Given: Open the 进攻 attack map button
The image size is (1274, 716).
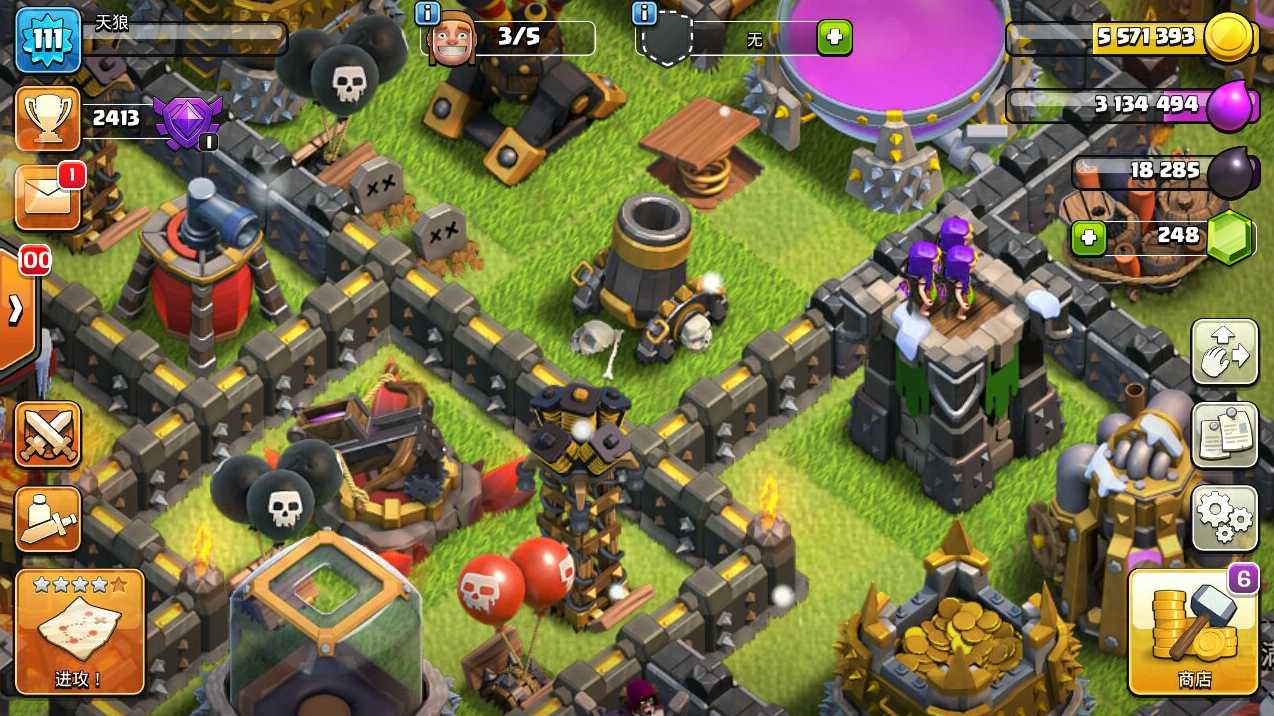Looking at the screenshot, I should (79, 632).
